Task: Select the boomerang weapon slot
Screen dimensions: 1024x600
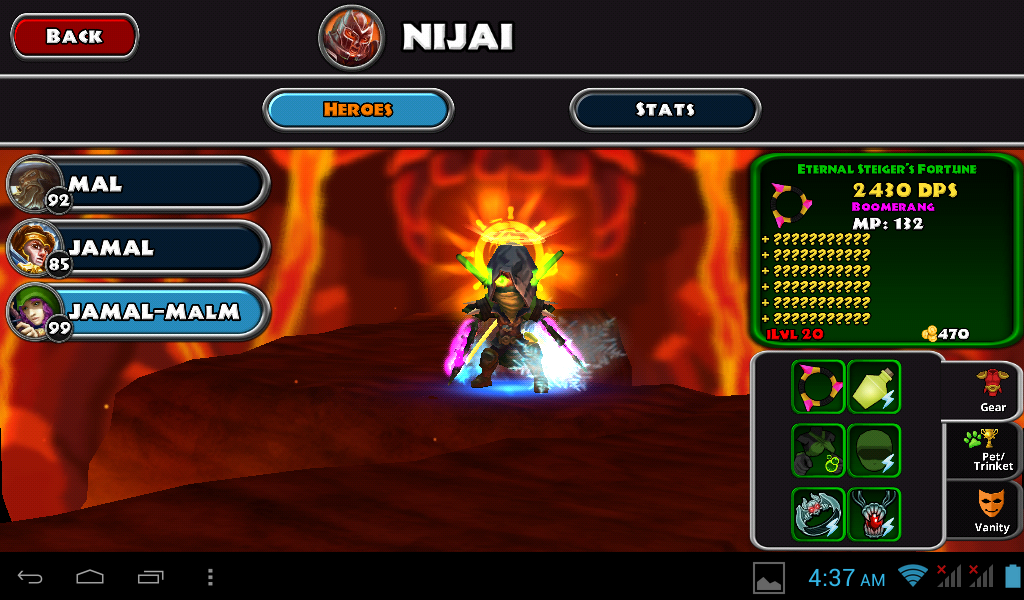Action: 818,387
